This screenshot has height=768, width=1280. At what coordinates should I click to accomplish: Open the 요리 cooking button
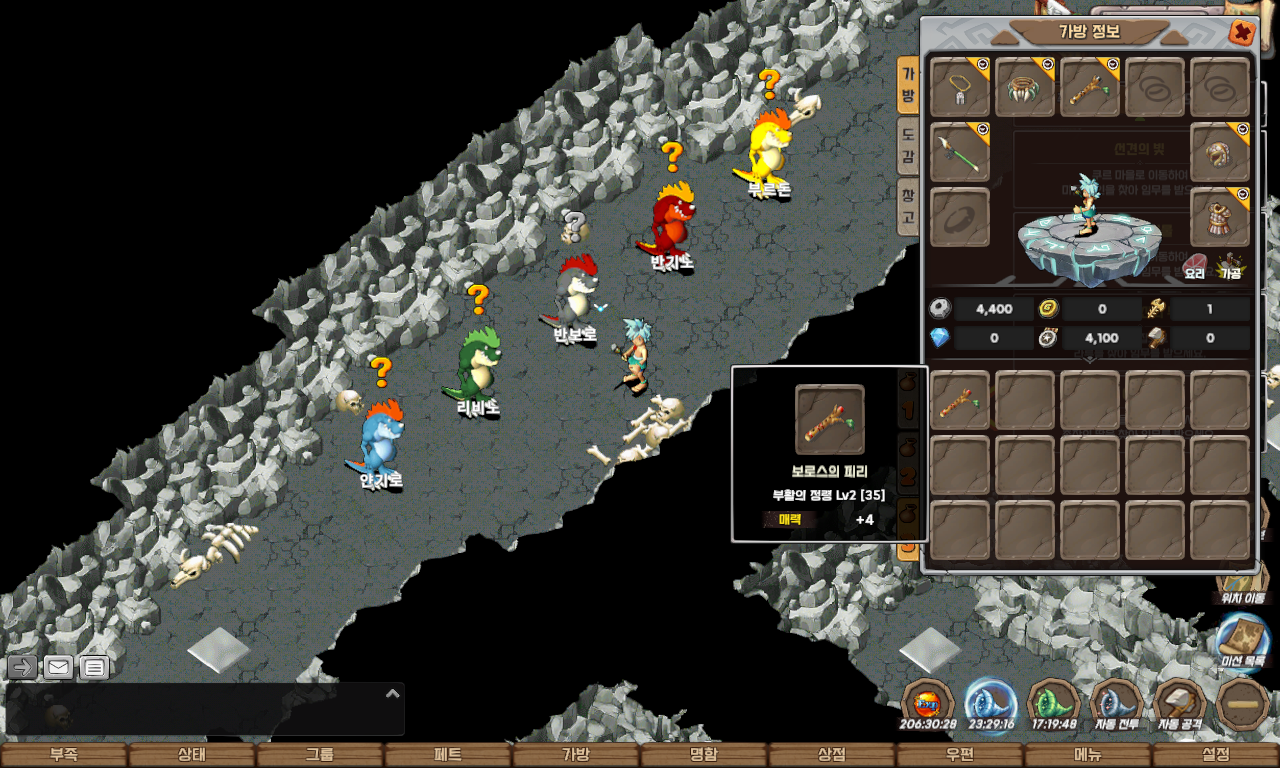1195,265
